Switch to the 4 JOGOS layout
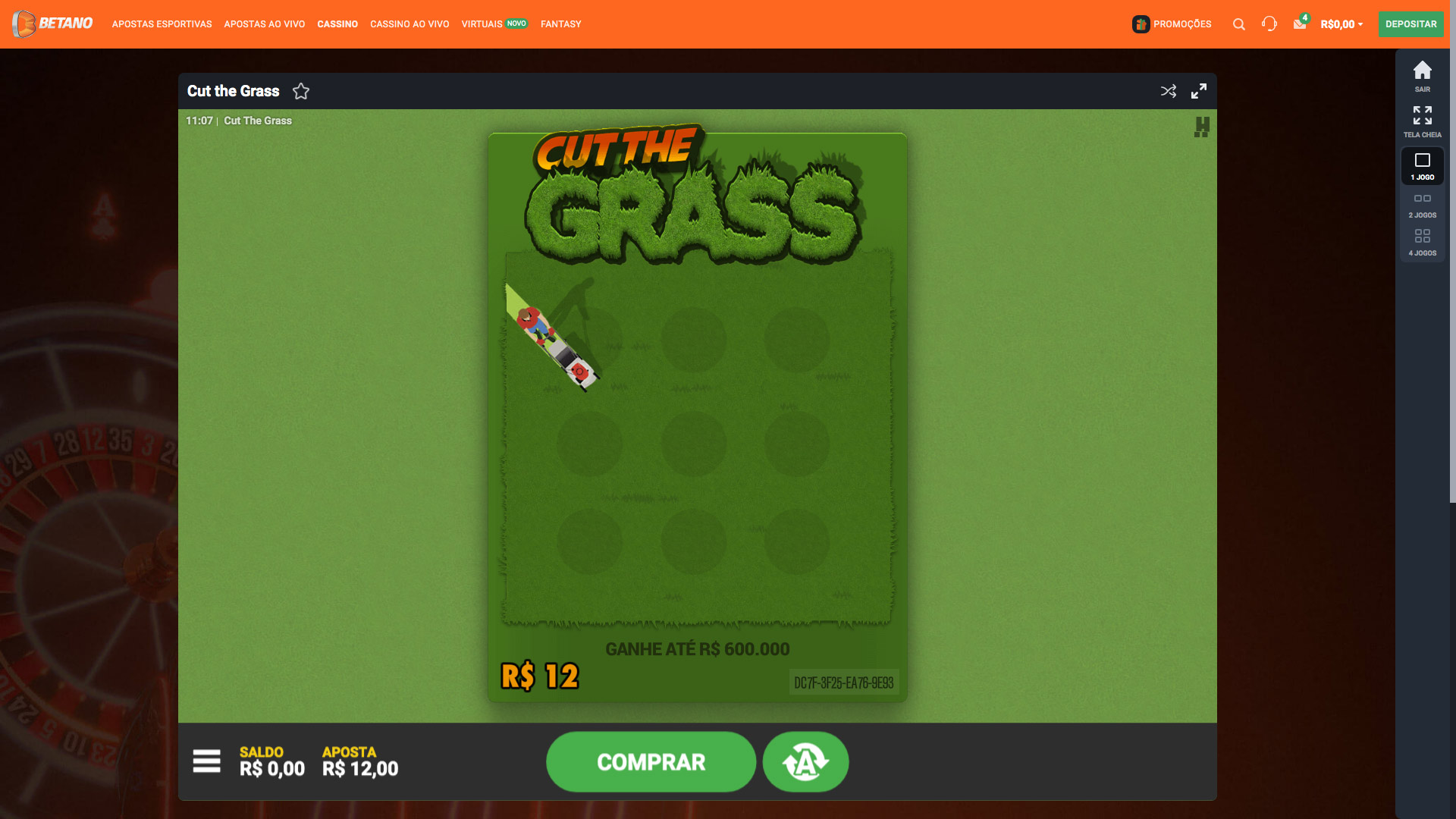 click(1422, 237)
